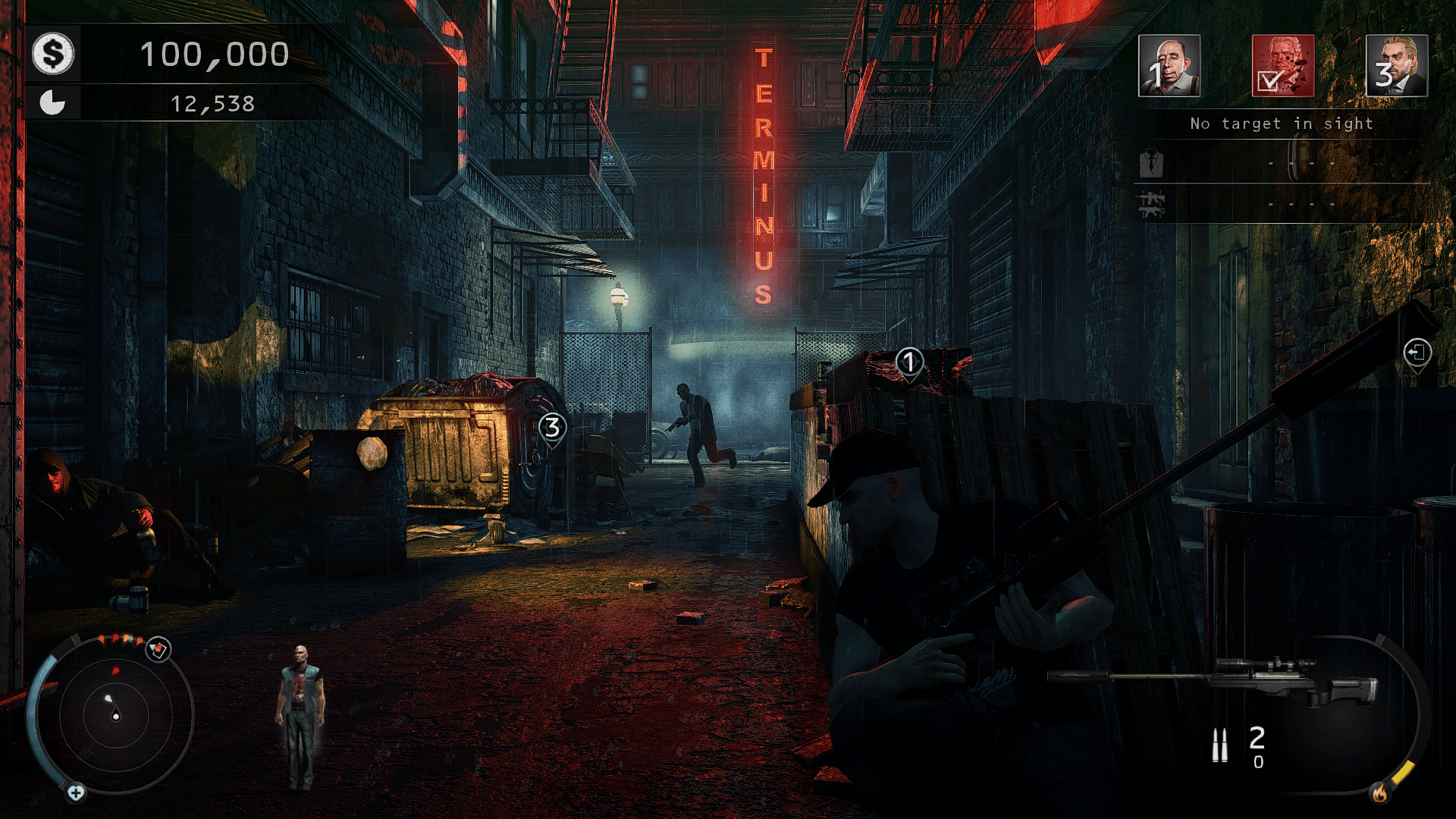This screenshot has width=1456, height=819.
Task: Click the dollar sign money icon
Action: (53, 54)
